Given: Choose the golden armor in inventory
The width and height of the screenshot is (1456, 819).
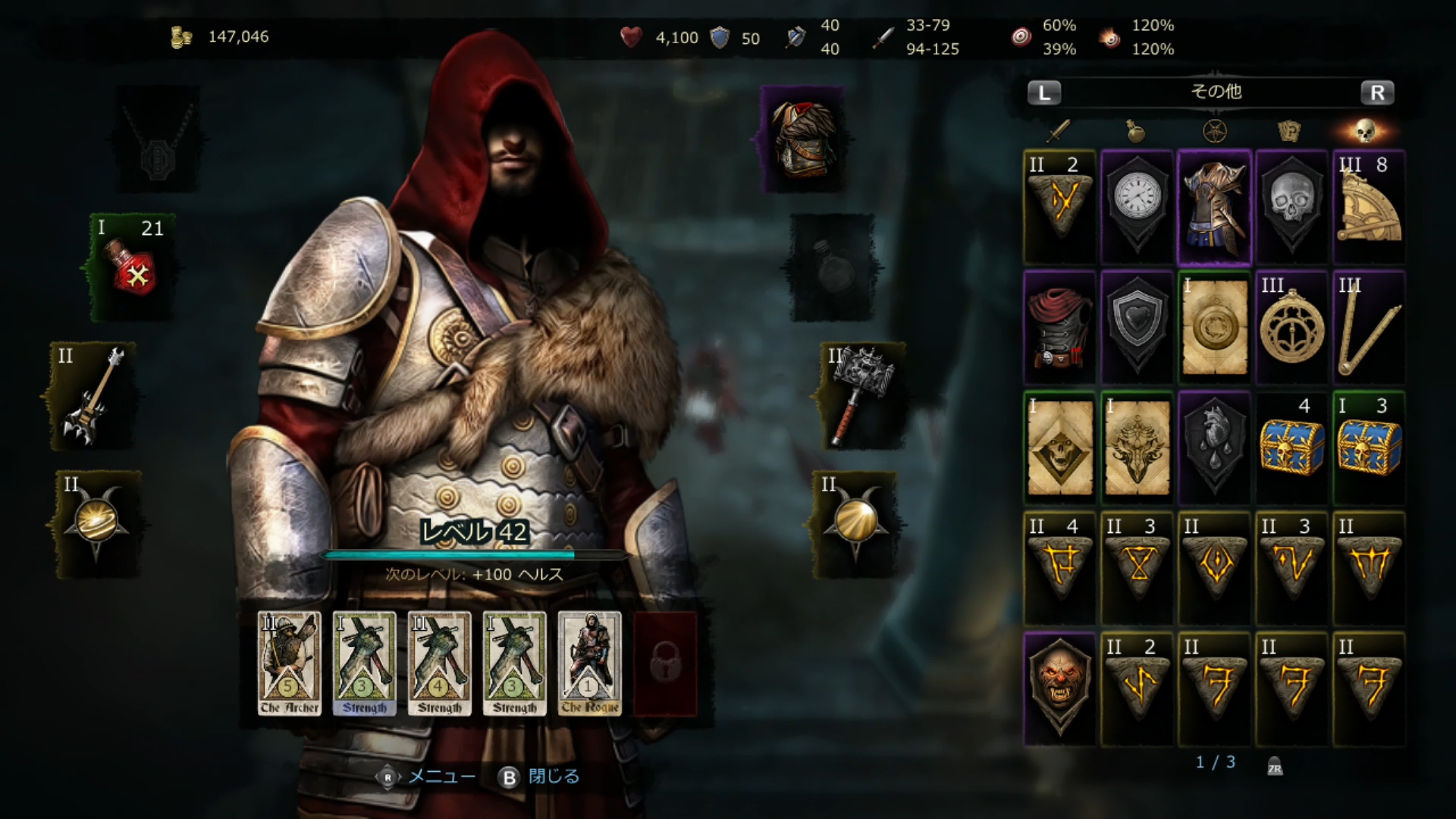Looking at the screenshot, I should click(1215, 206).
